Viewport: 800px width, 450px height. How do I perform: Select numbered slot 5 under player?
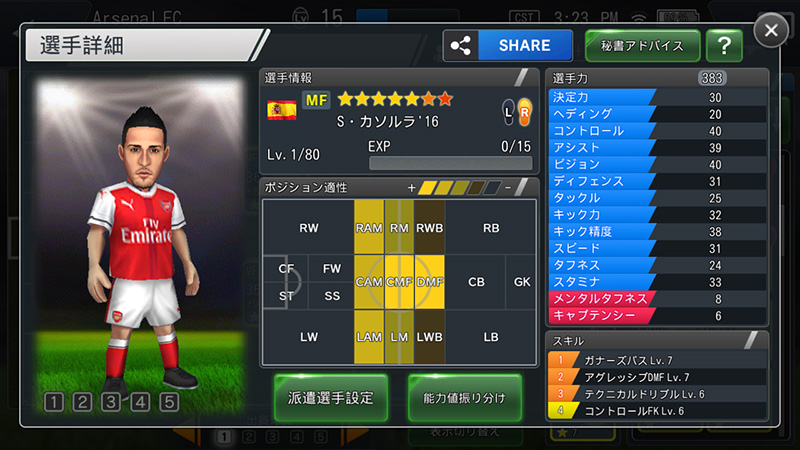(169, 403)
